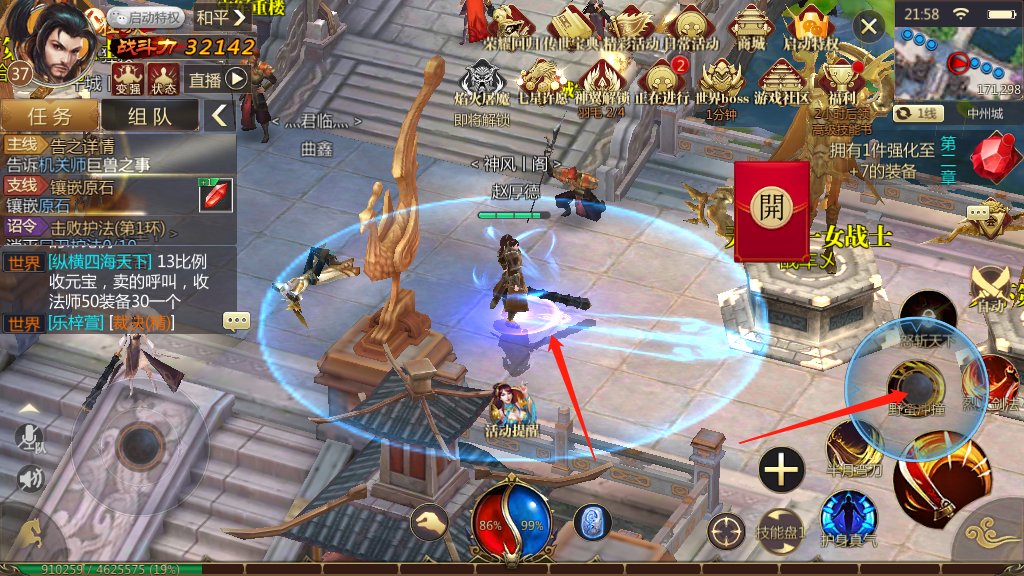Open the chat bubble button

tap(237, 321)
